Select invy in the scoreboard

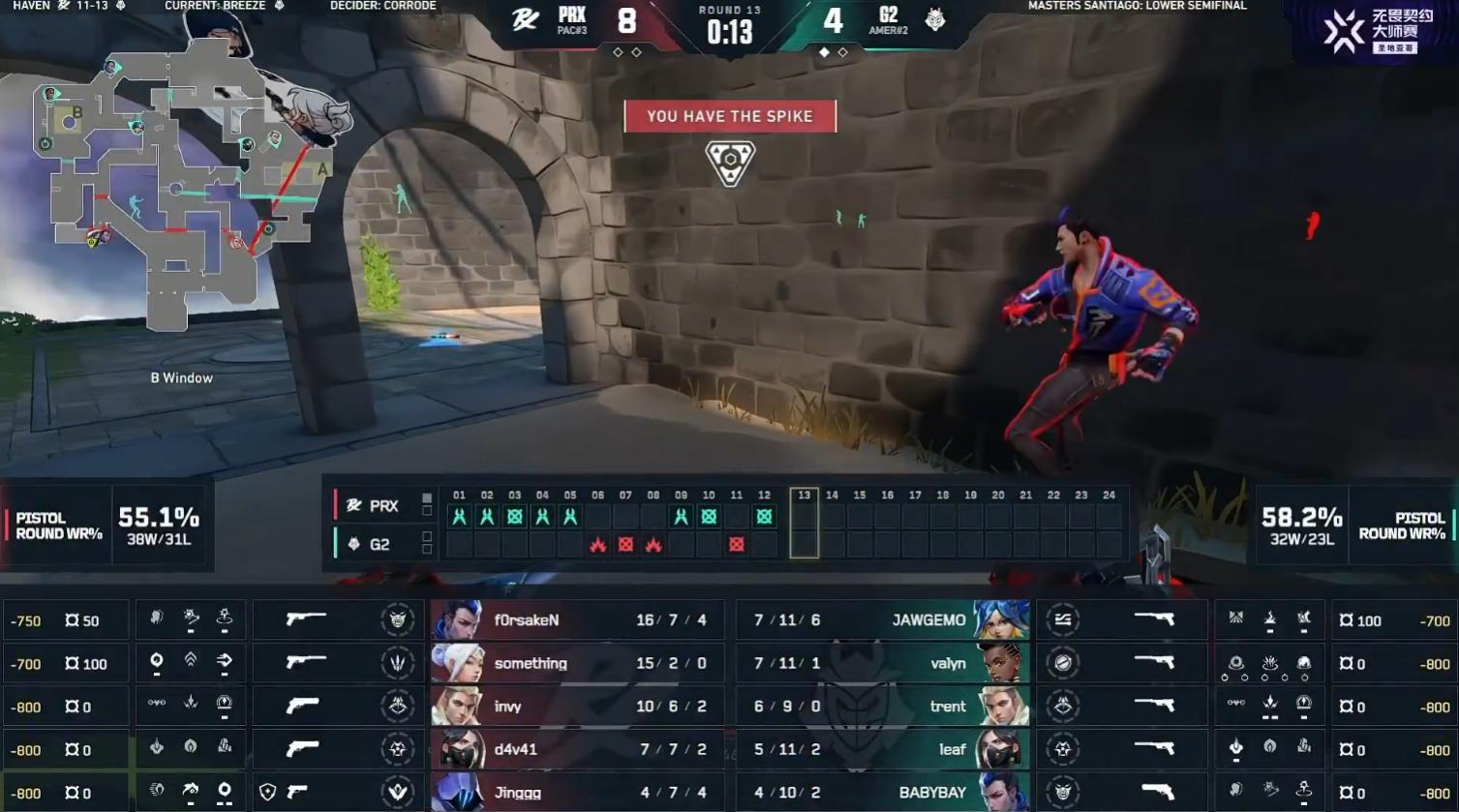(x=577, y=707)
